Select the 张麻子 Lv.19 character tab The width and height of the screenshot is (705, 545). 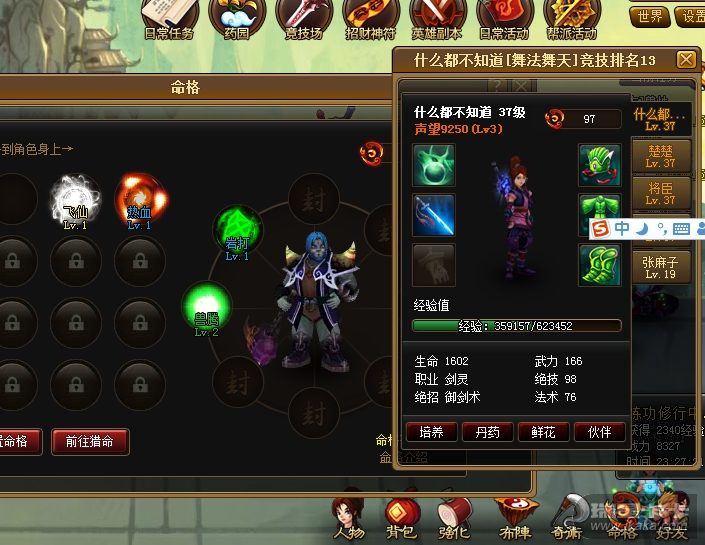[661, 267]
